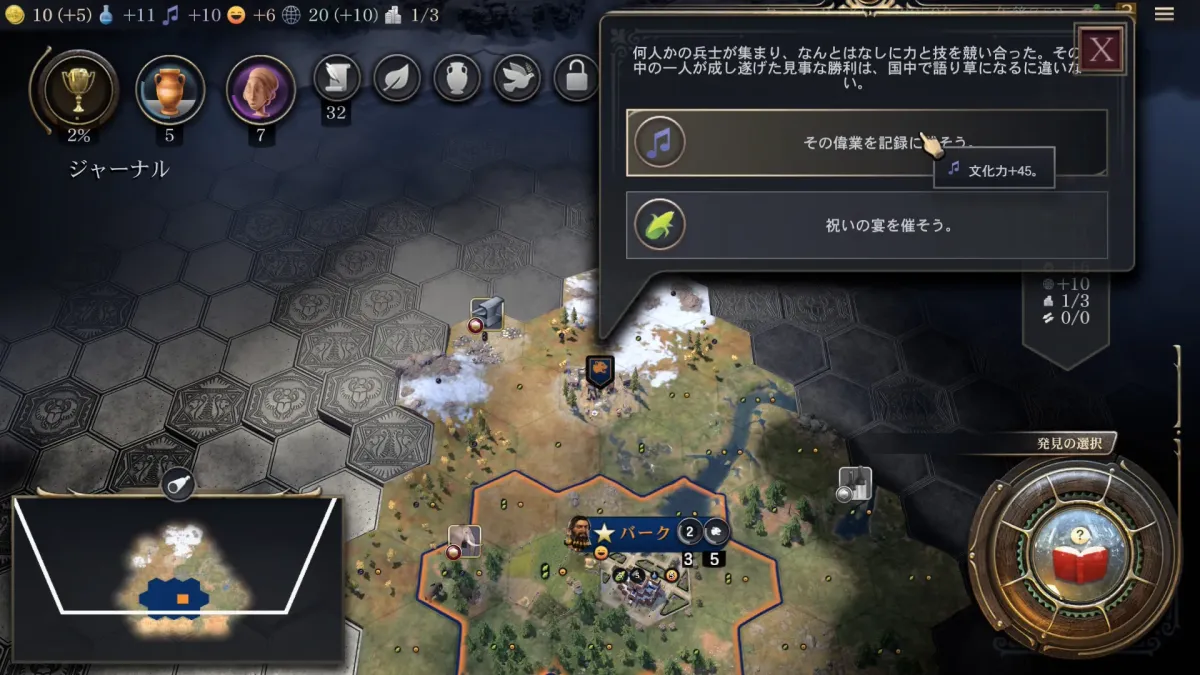The width and height of the screenshot is (1200, 675).
Task: Click the dove icon
Action: point(517,77)
